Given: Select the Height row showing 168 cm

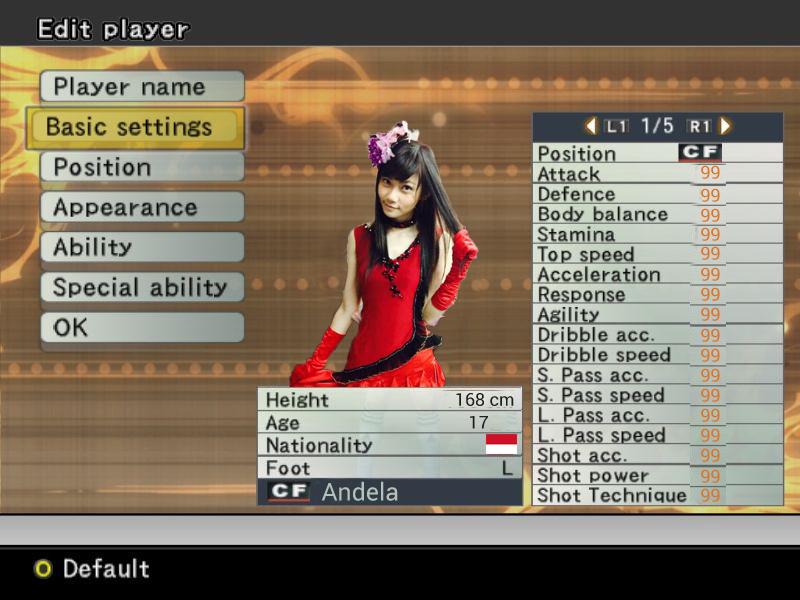Looking at the screenshot, I should coord(389,399).
